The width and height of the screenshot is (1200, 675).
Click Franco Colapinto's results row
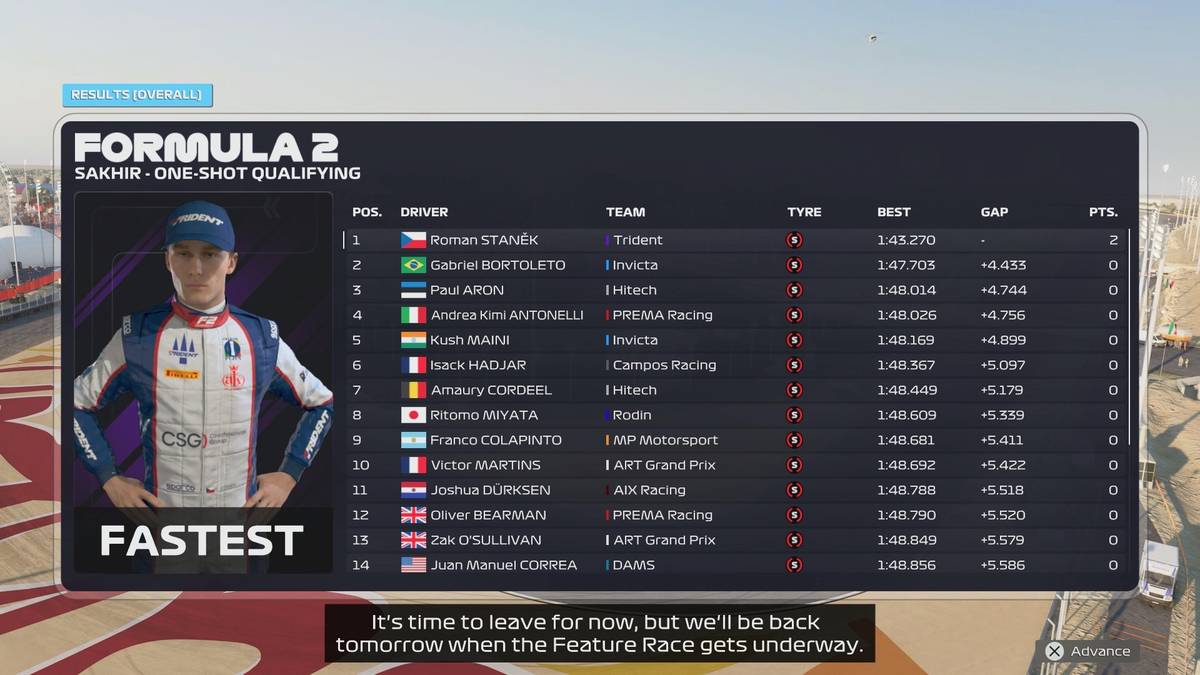[x=735, y=440]
